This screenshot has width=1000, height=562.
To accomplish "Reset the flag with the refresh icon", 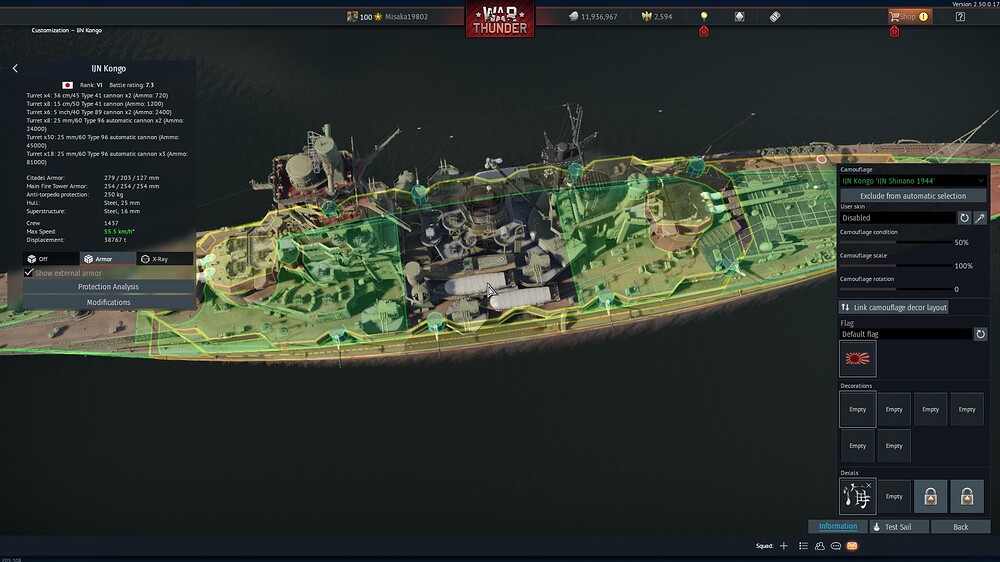I will point(981,334).
